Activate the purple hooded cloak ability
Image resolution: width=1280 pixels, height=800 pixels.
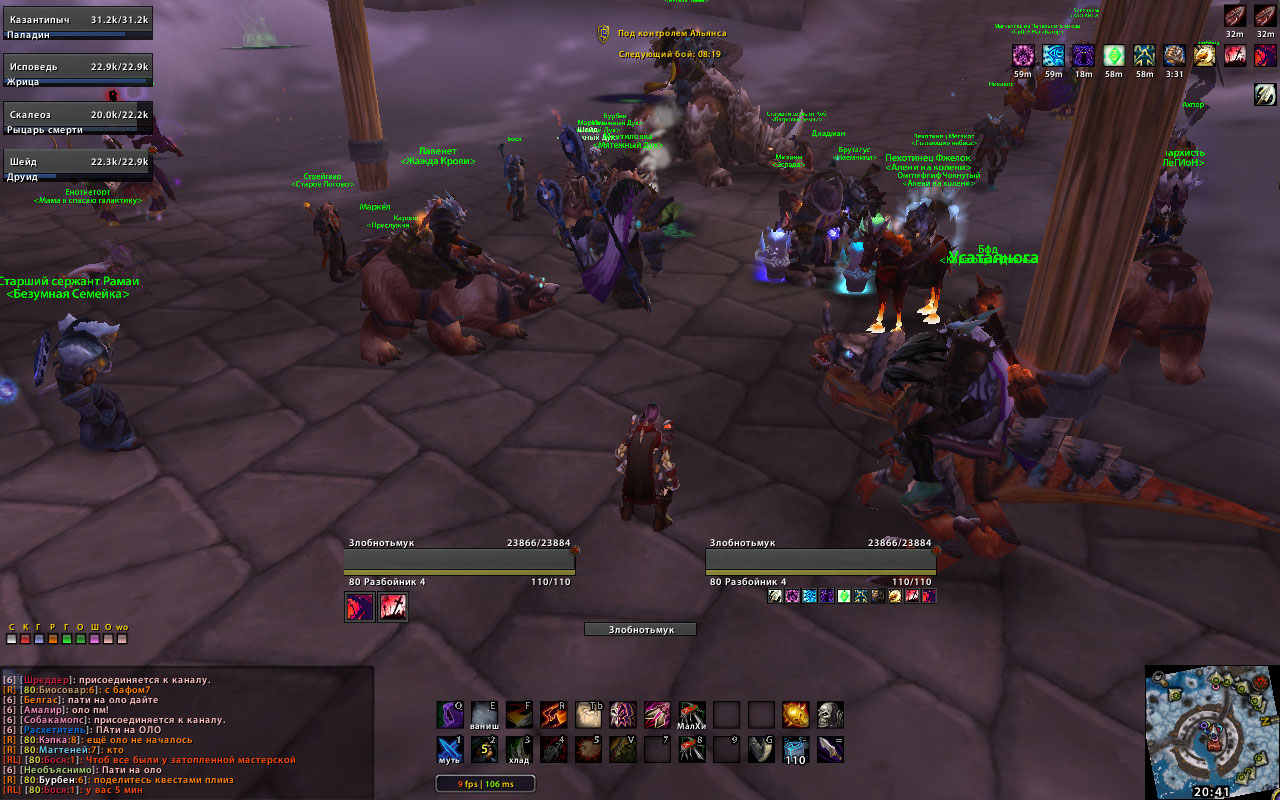[450, 714]
